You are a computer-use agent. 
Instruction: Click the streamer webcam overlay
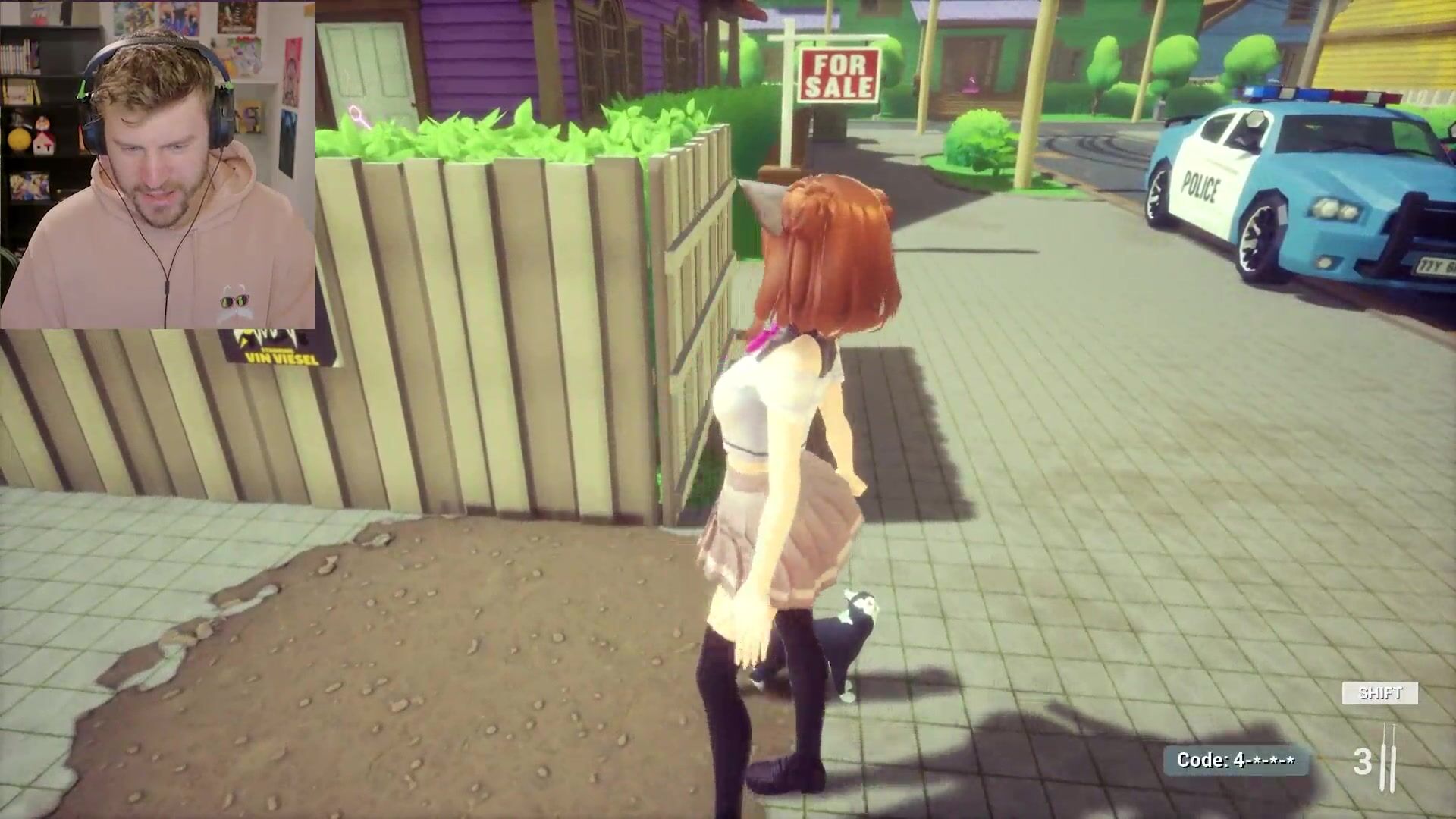[158, 165]
